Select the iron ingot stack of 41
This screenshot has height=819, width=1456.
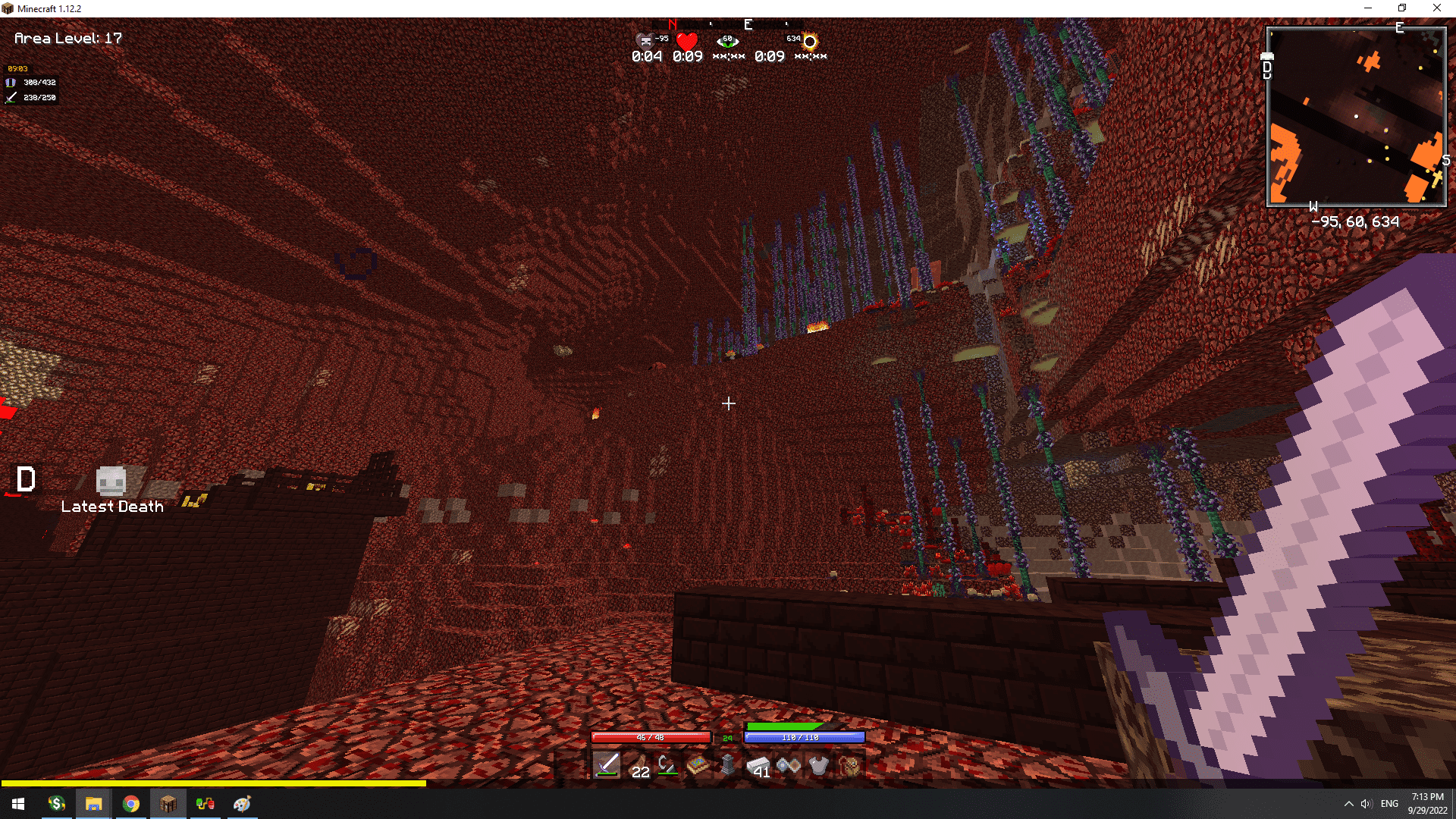[758, 766]
